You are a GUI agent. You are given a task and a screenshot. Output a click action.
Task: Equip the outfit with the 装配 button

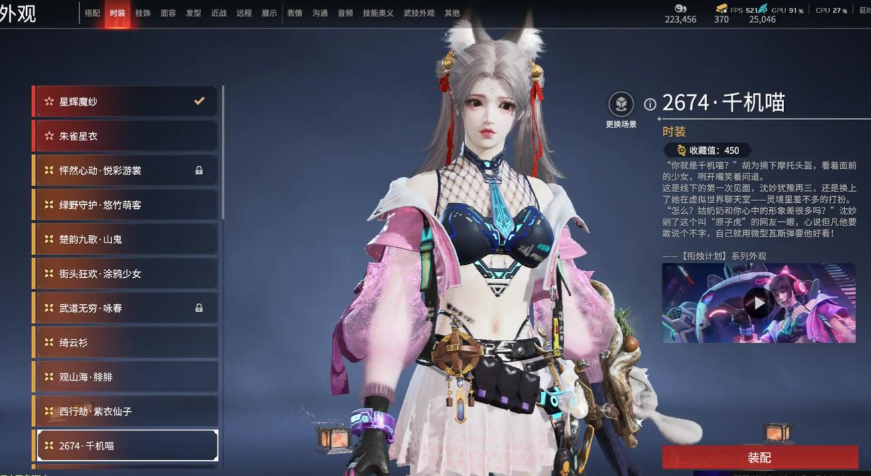pyautogui.click(x=759, y=457)
